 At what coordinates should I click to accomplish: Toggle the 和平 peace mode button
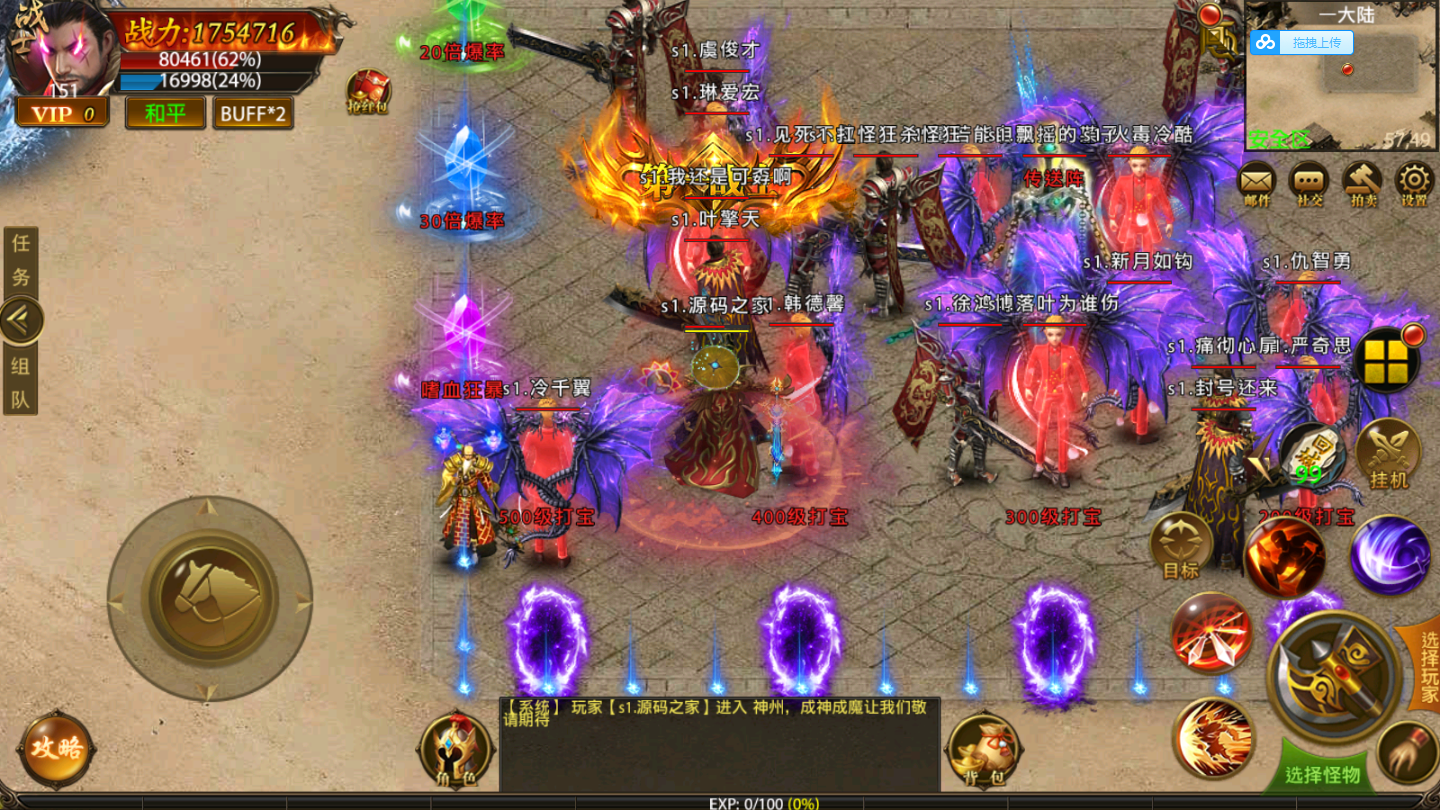click(x=165, y=113)
